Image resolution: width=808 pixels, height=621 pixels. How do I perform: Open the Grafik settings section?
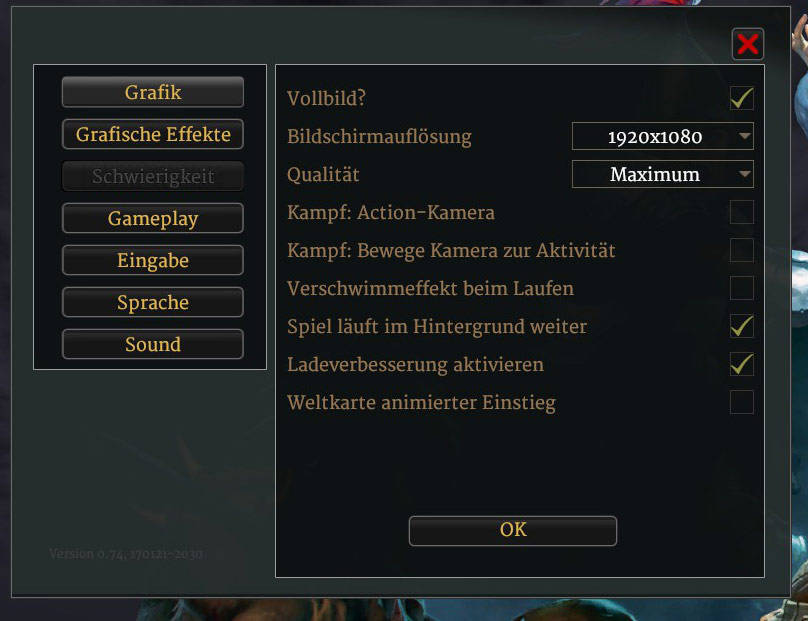point(153,92)
